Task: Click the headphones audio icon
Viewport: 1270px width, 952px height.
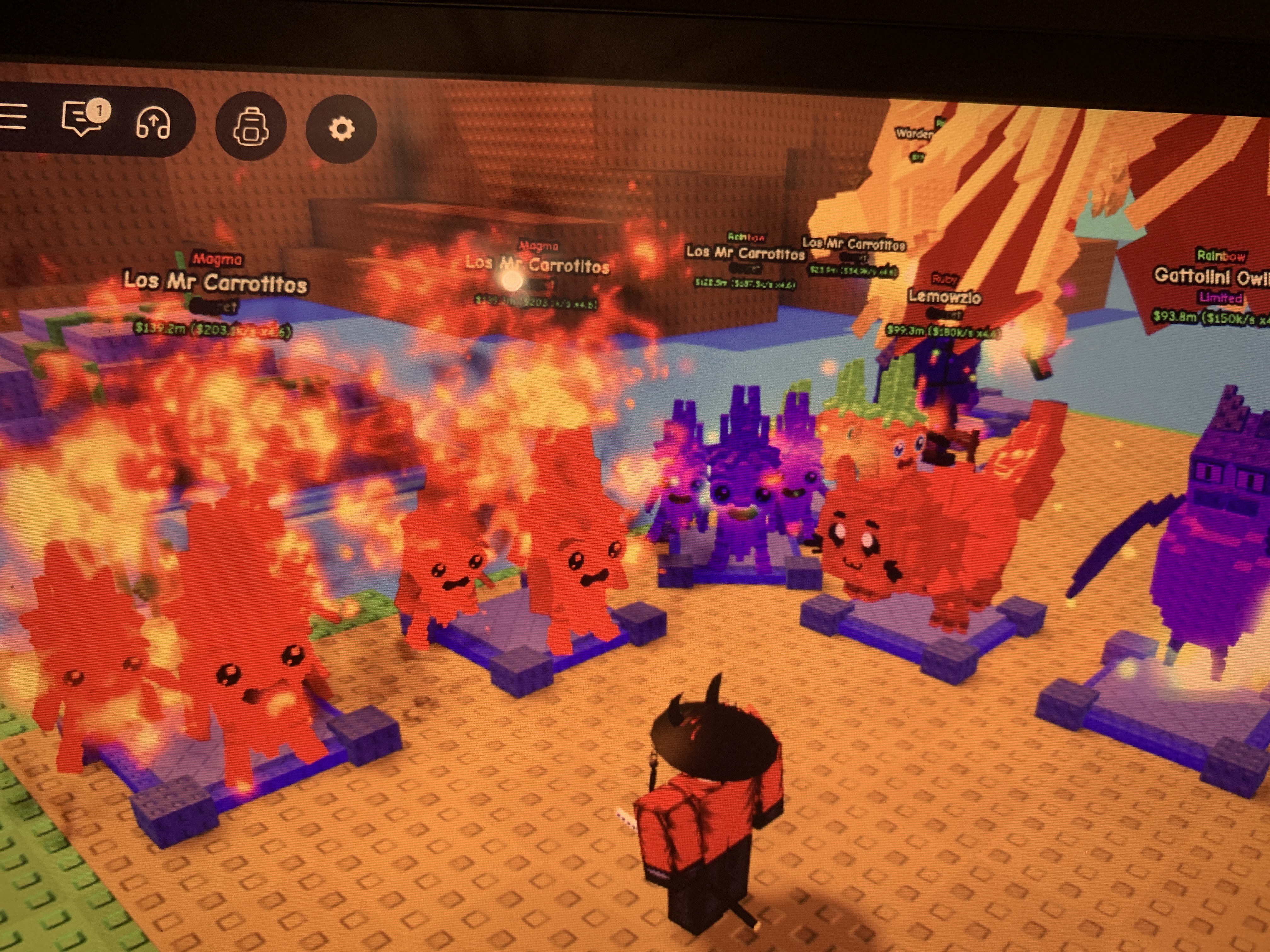Action: point(153,123)
